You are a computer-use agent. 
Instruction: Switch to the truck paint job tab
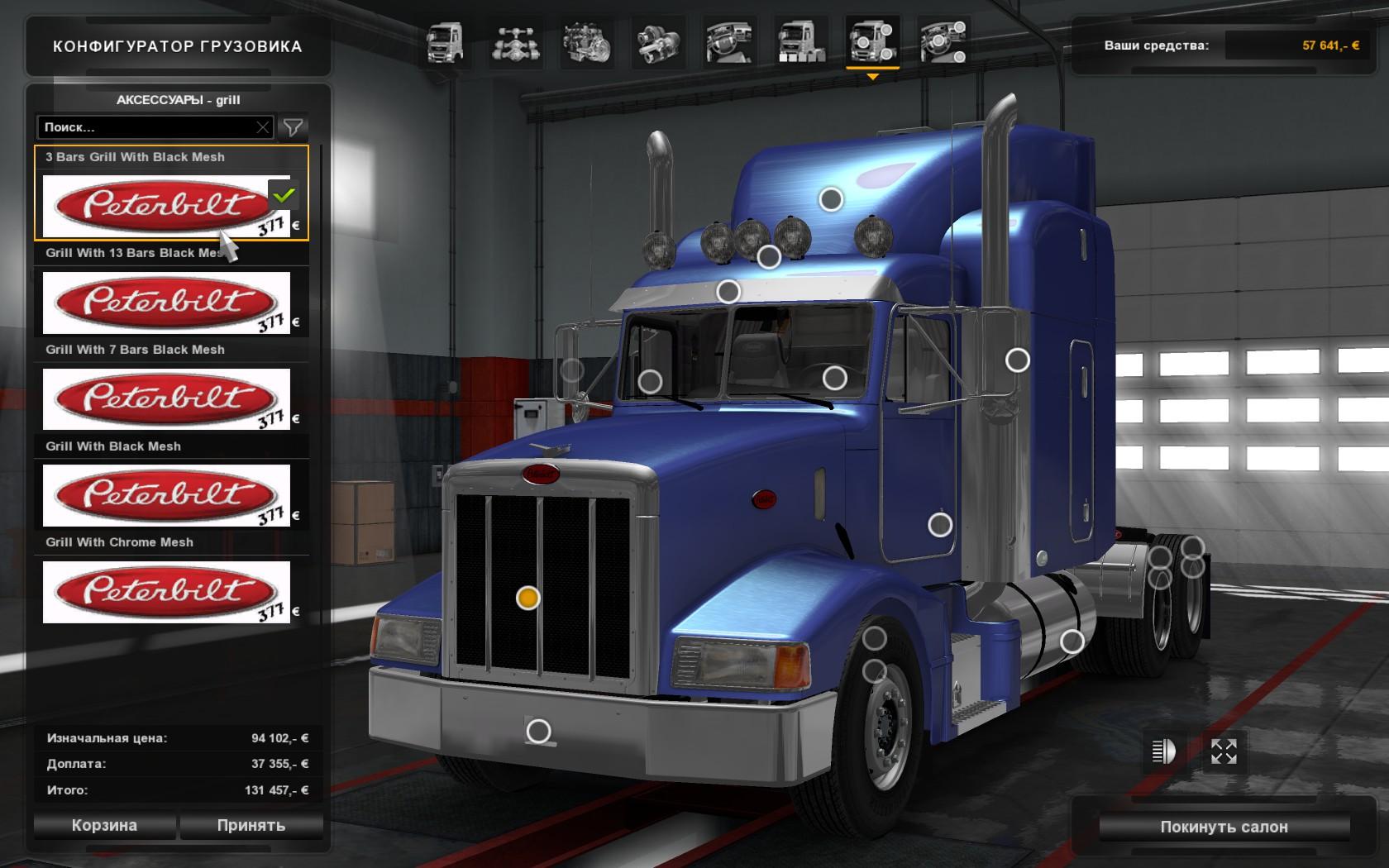click(801, 43)
